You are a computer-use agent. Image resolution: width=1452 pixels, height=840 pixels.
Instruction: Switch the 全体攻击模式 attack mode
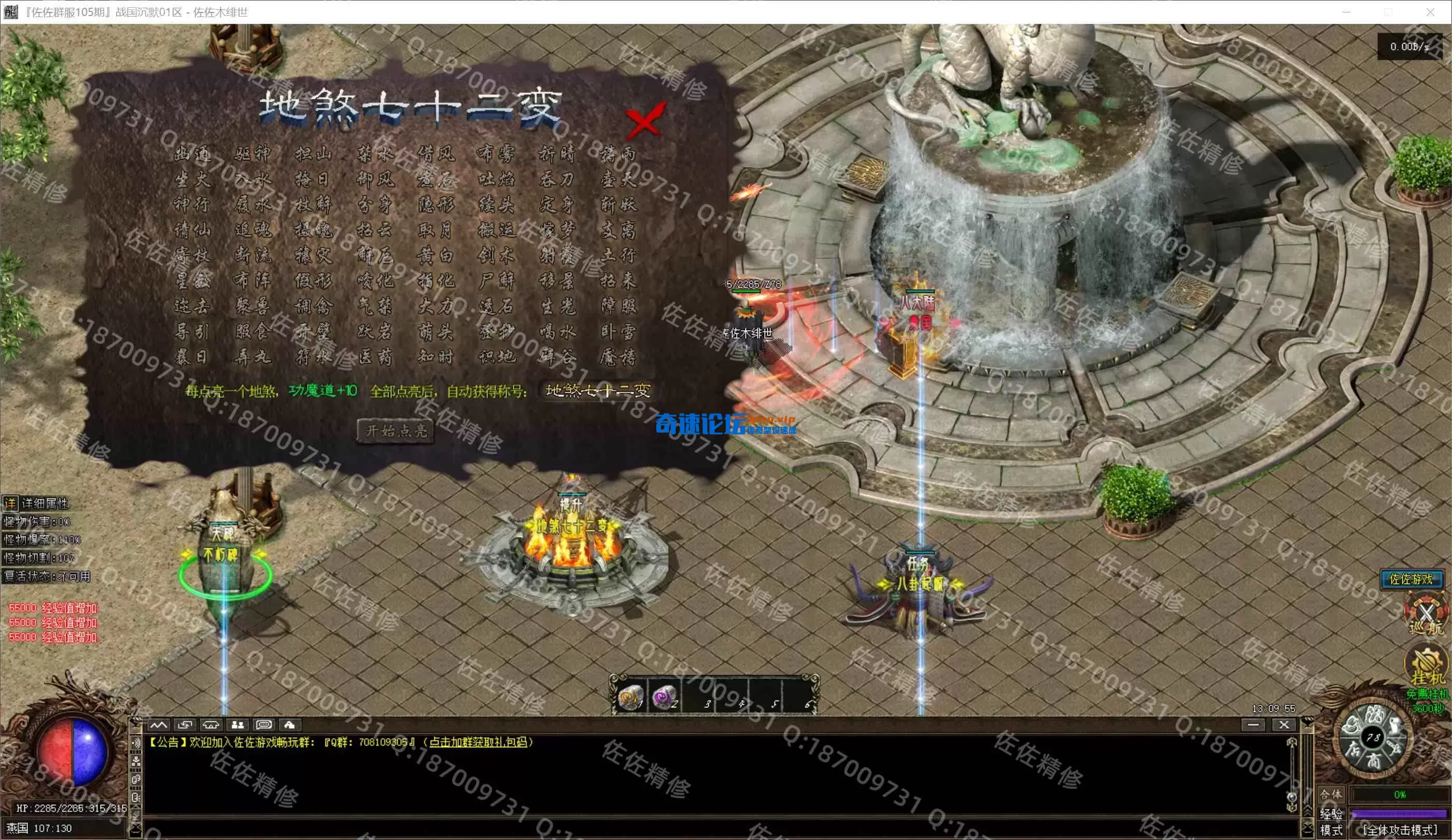pyautogui.click(x=1400, y=830)
